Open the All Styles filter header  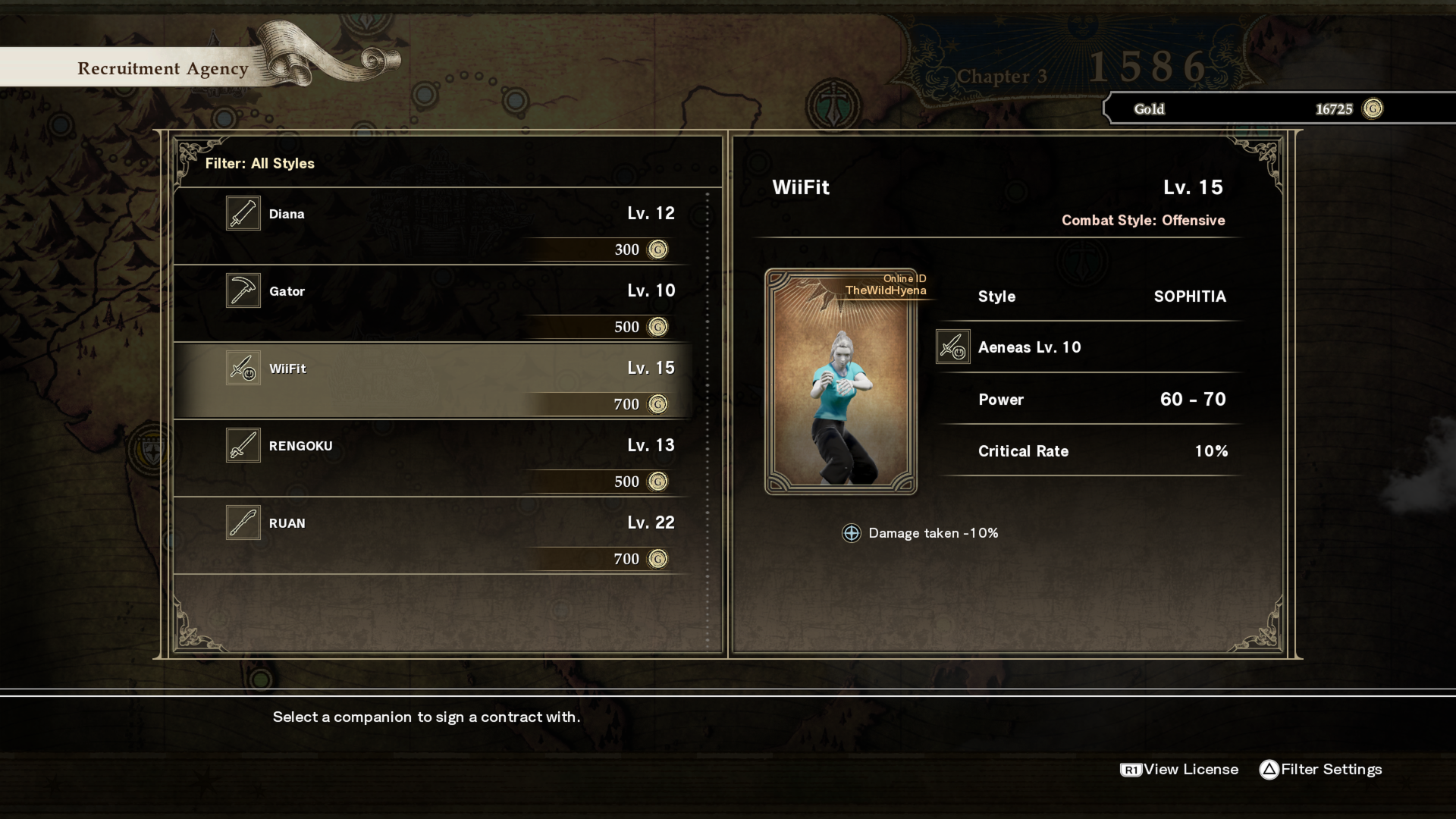click(x=259, y=164)
